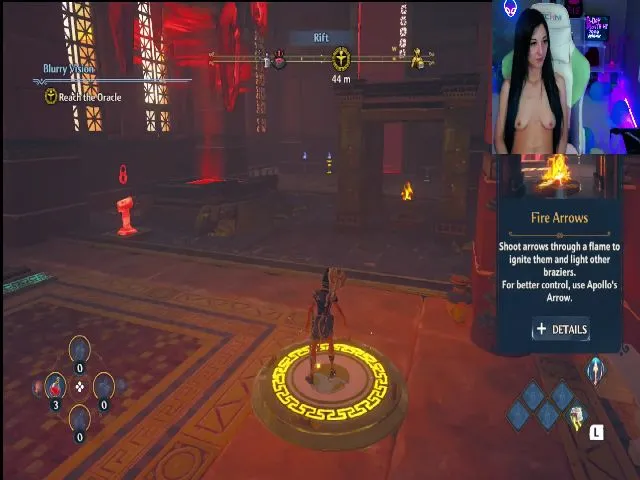Click the Fire Arrows tutorial title

[559, 217]
